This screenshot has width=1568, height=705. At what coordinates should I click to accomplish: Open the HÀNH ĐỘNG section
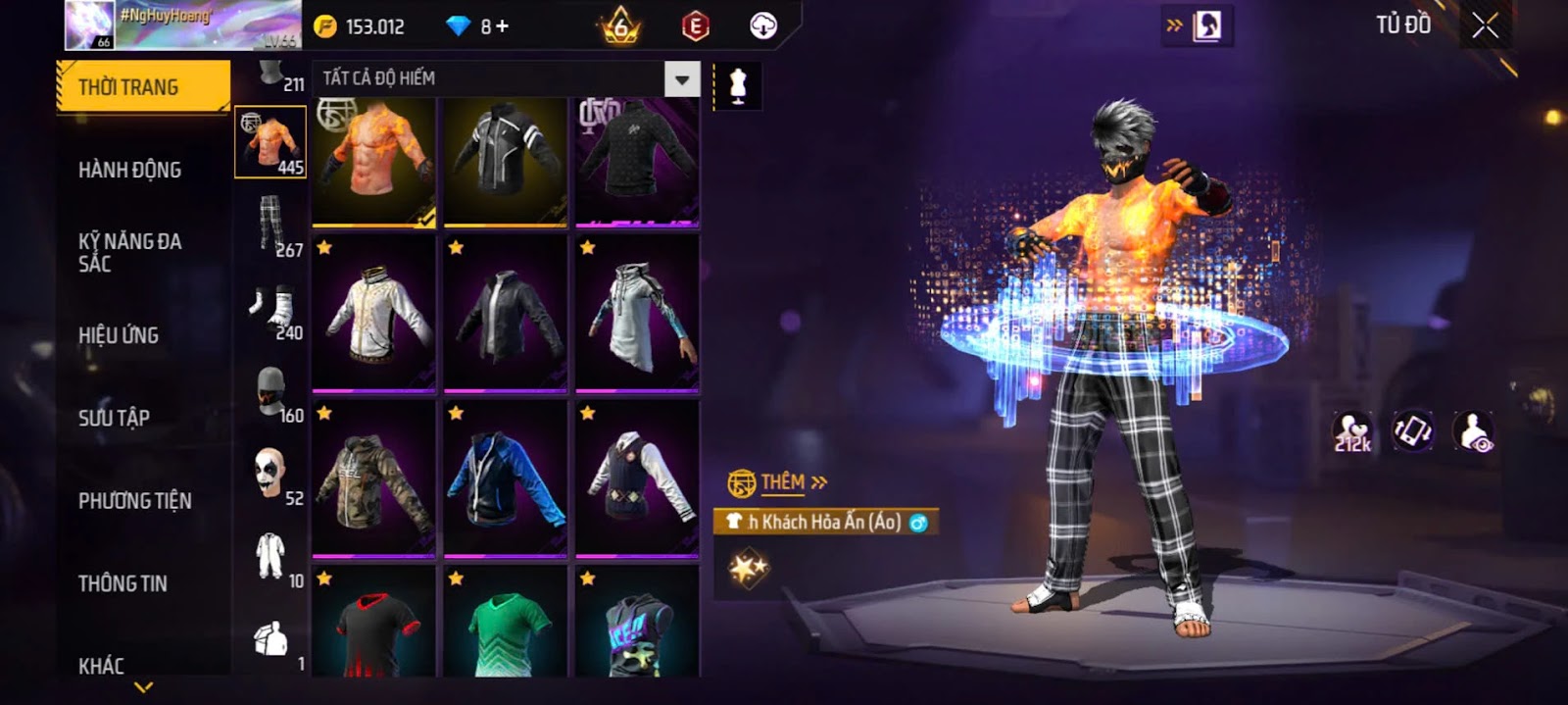tap(129, 170)
